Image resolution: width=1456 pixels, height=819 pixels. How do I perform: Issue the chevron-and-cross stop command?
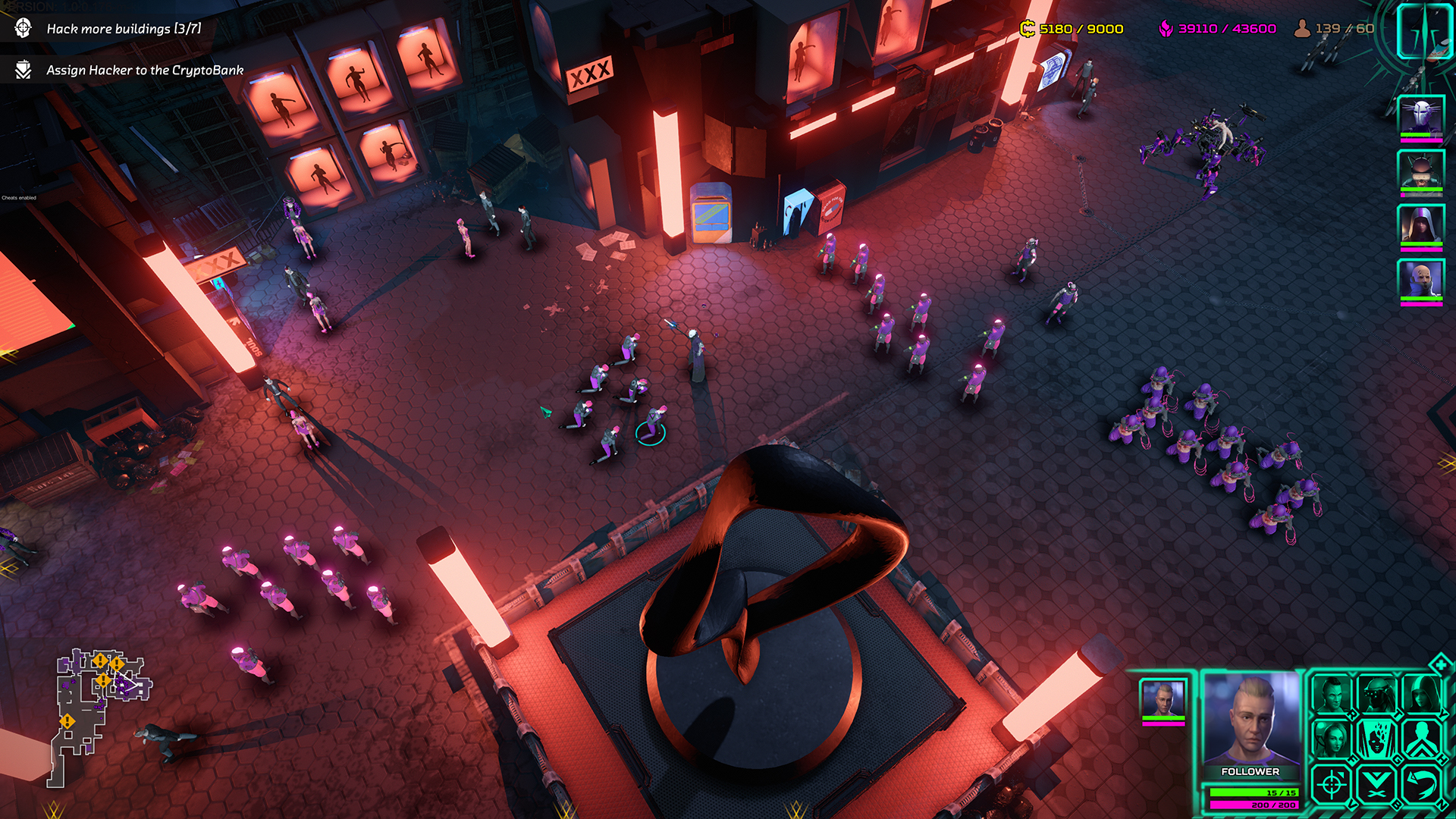point(1377,785)
